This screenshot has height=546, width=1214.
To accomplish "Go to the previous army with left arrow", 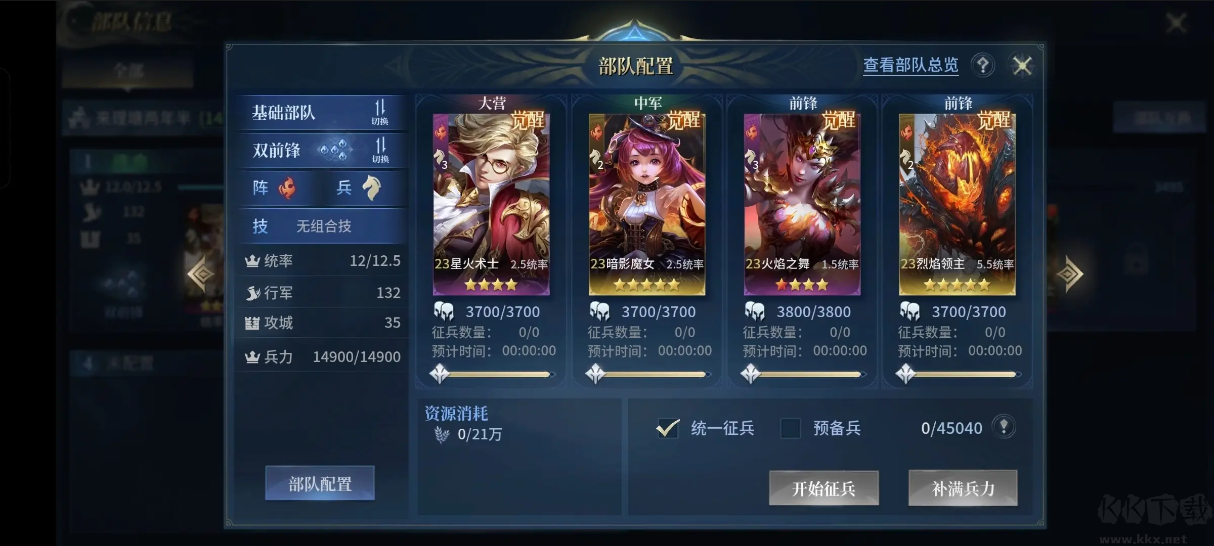I will tap(201, 273).
